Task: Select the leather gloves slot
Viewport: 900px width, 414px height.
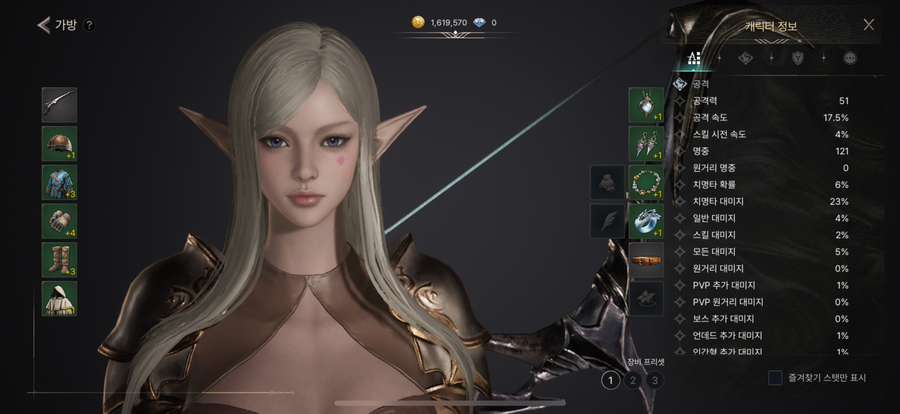Action: point(59,221)
